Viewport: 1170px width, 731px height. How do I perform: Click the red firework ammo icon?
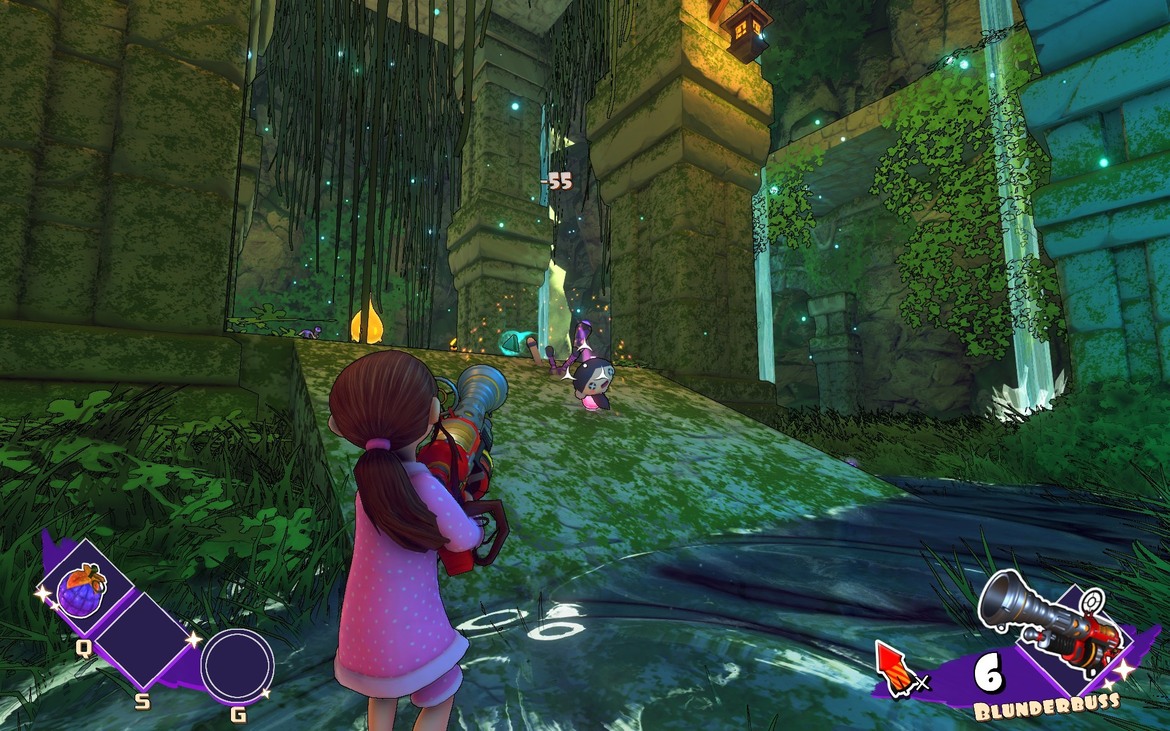(895, 666)
